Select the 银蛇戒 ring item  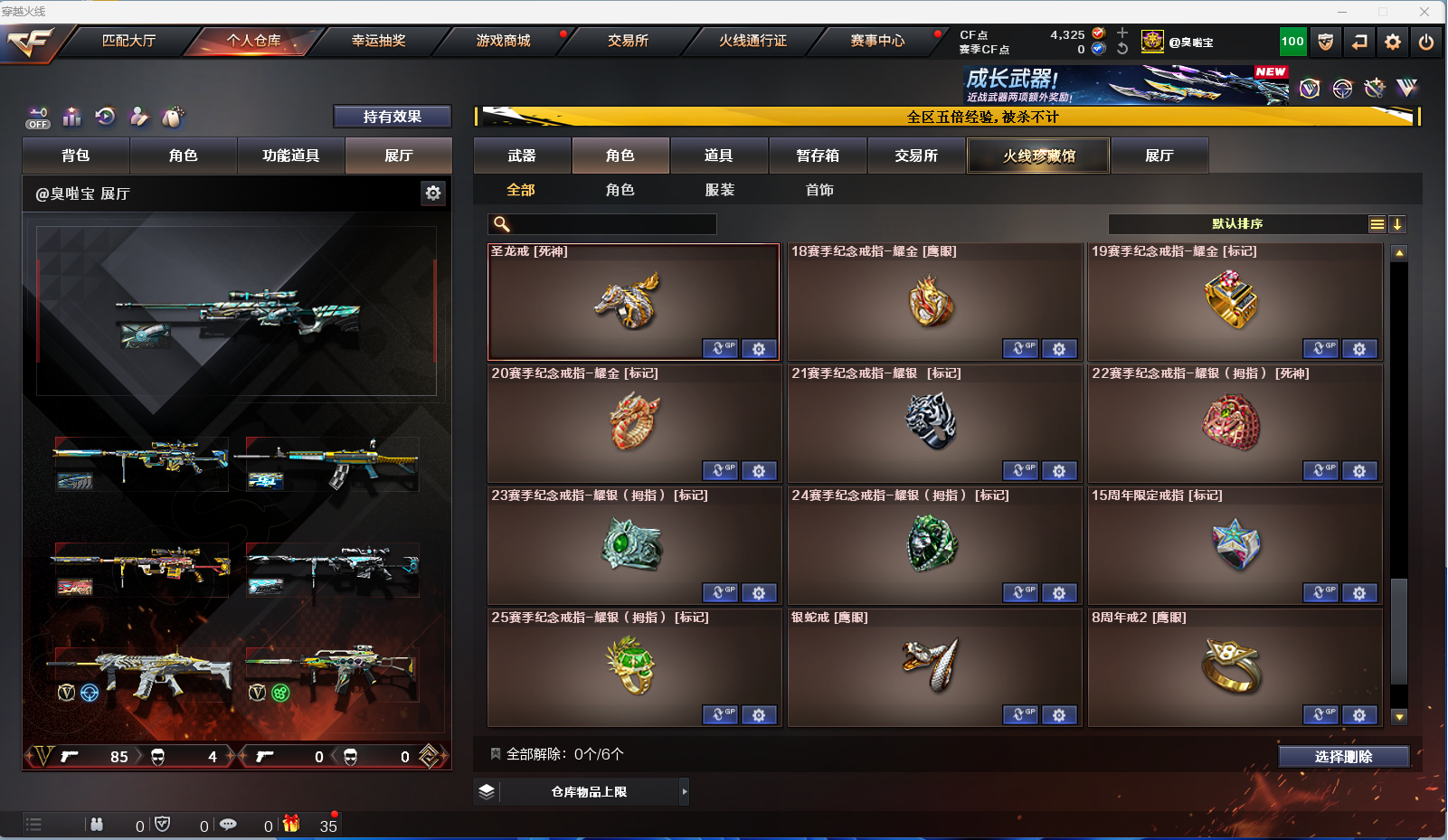[933, 667]
